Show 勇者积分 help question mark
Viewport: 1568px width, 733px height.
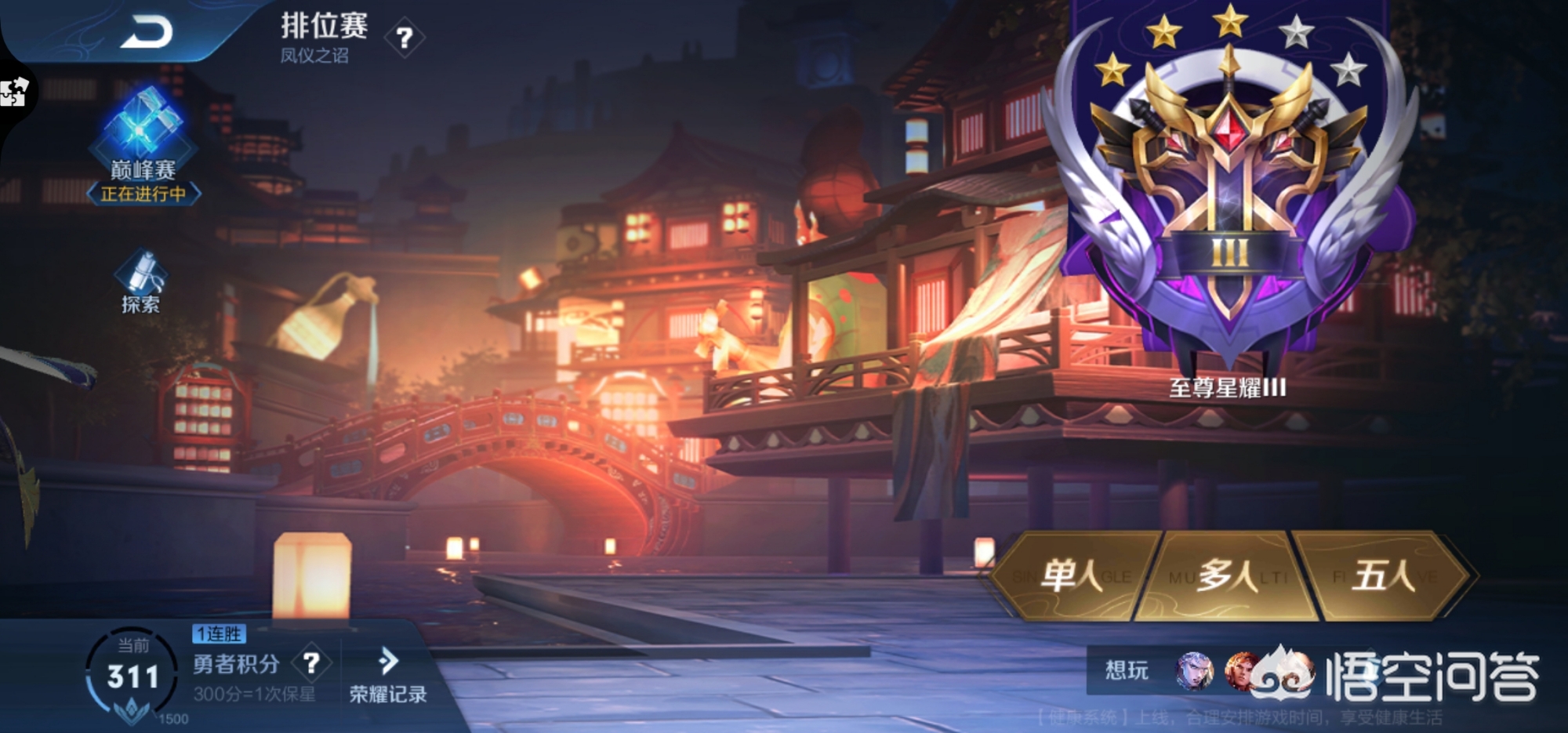coord(311,664)
